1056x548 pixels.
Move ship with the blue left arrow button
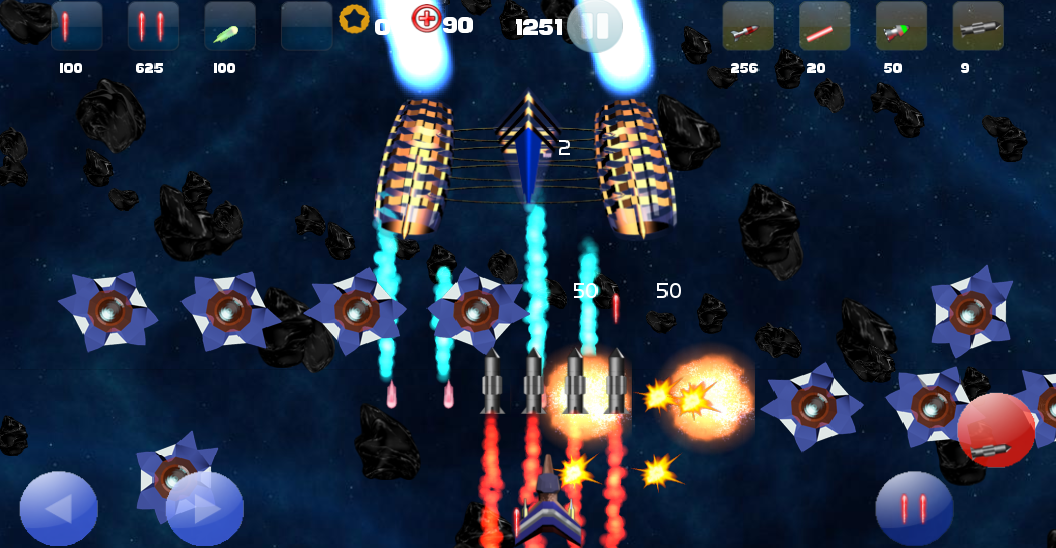[x=58, y=509]
